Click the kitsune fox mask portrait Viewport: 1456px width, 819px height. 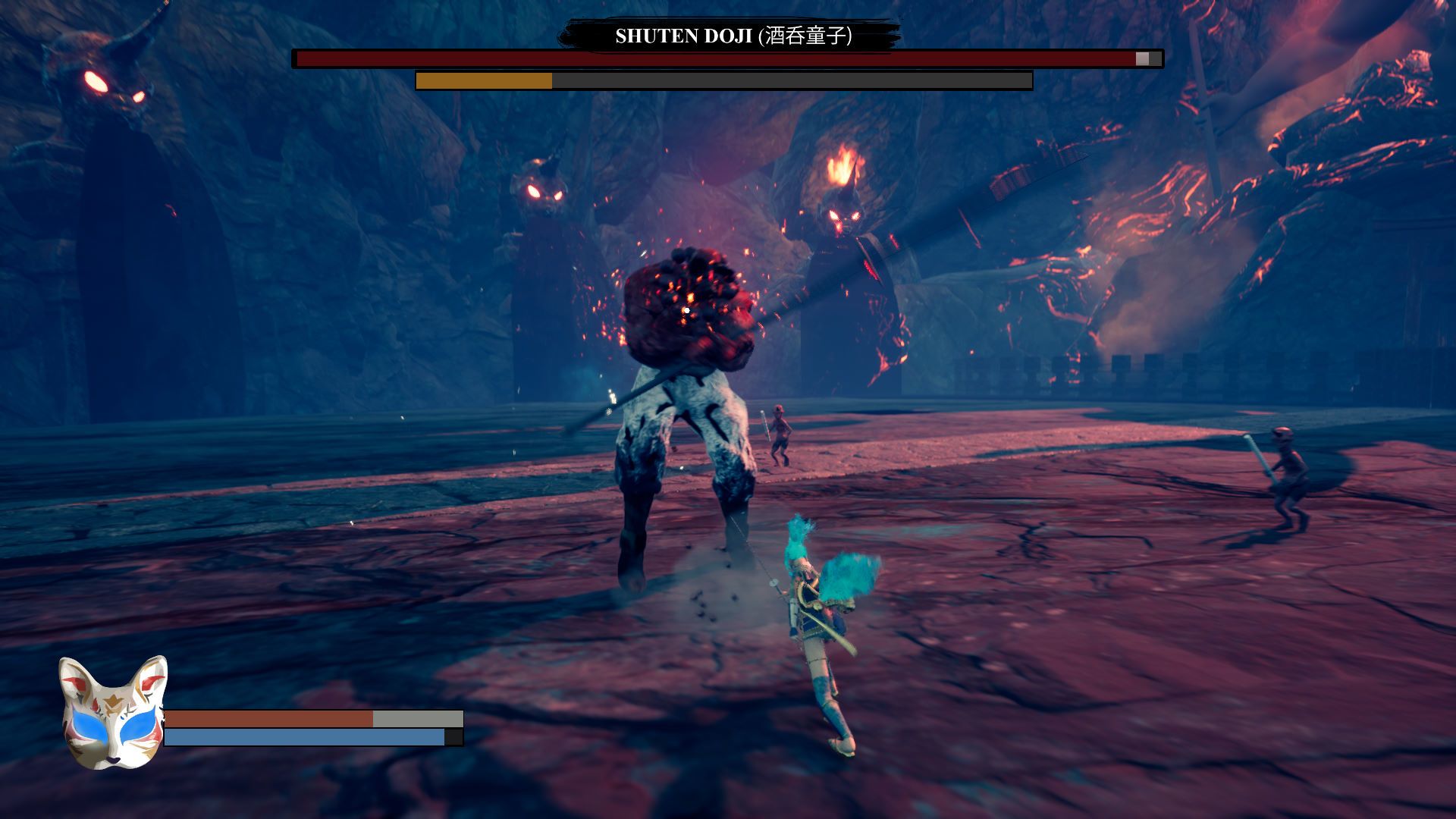tap(112, 713)
